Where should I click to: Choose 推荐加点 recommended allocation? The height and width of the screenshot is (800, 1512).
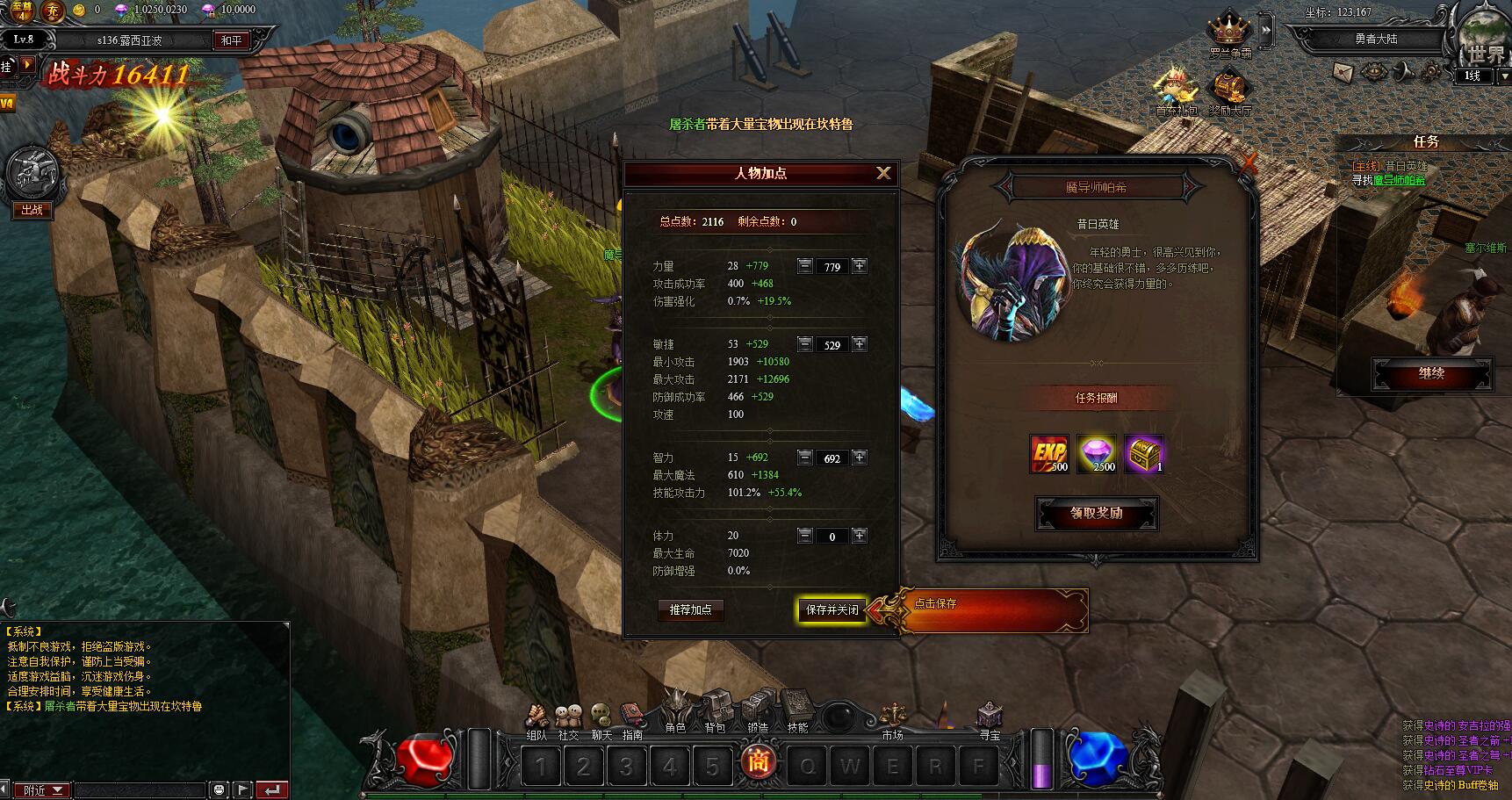[x=690, y=609]
